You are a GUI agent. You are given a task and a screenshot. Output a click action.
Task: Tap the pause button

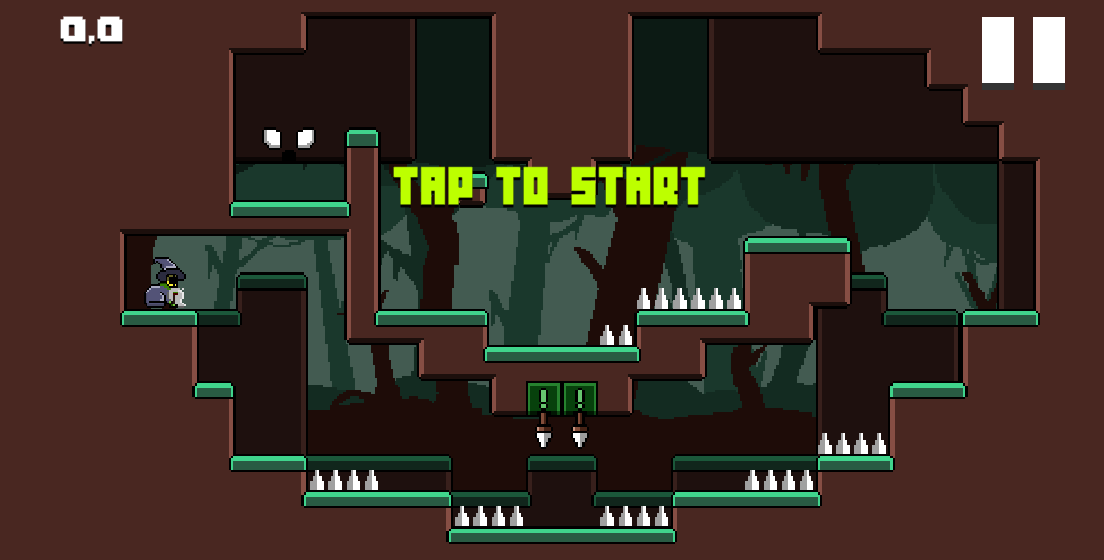pyautogui.click(x=1023, y=51)
